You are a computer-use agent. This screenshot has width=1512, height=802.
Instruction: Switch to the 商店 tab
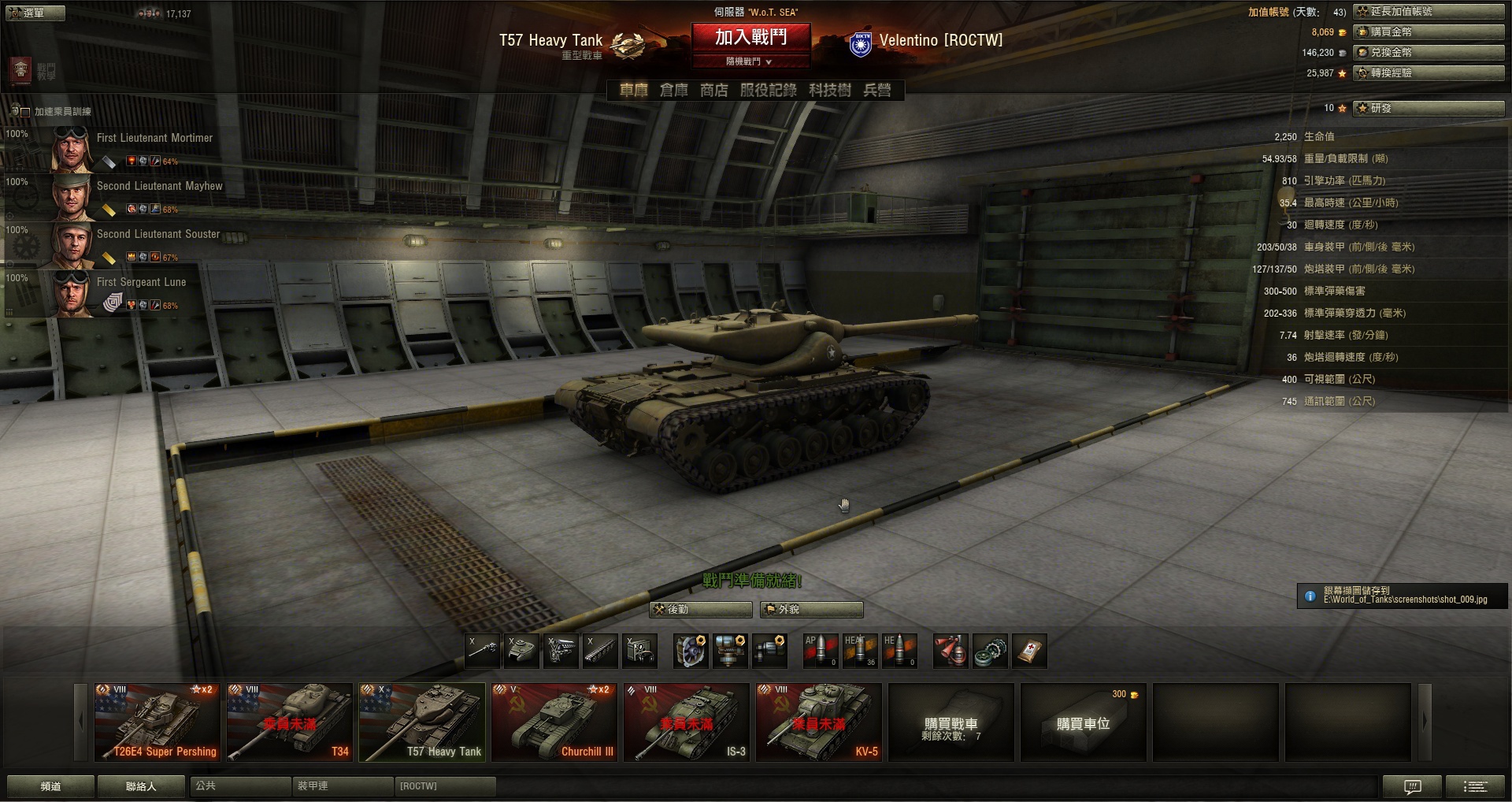(714, 91)
